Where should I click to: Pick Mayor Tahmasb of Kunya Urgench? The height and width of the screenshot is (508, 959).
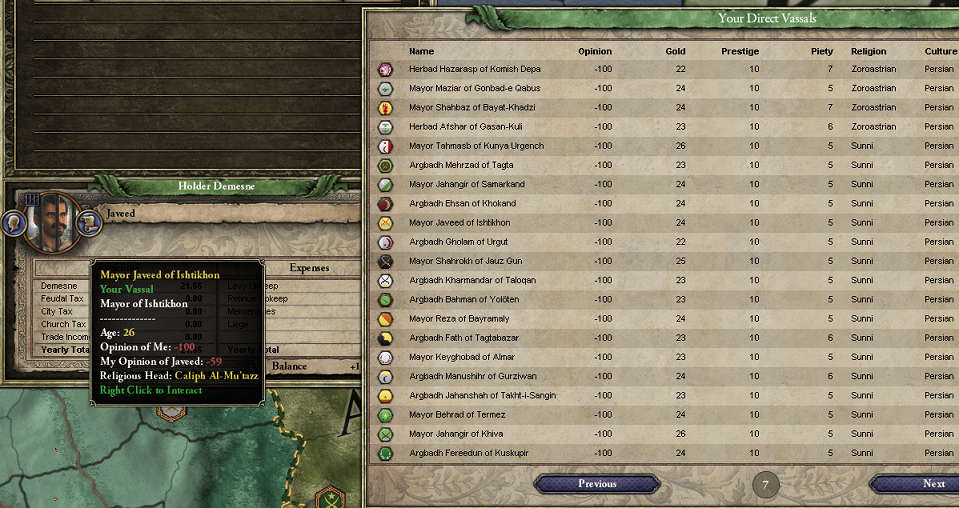pos(476,146)
